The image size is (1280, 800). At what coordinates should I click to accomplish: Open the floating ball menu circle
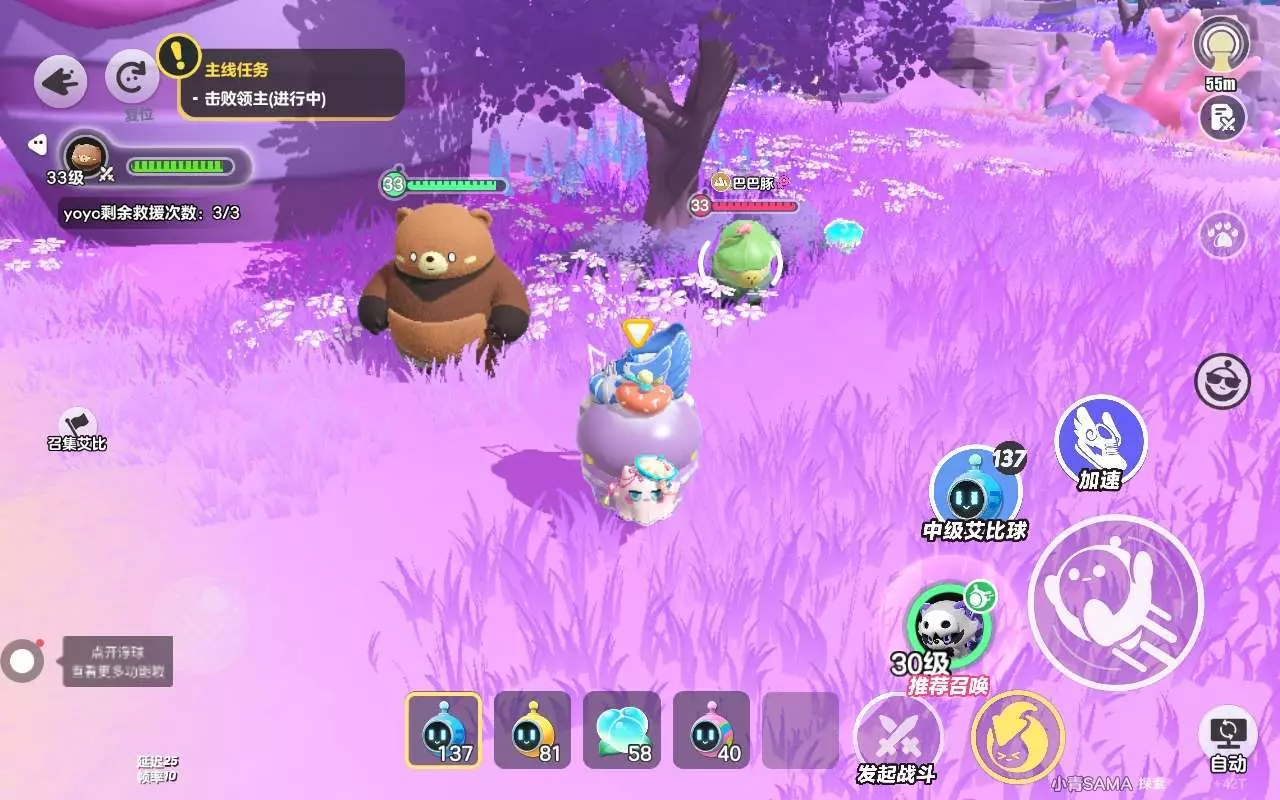pos(22,660)
